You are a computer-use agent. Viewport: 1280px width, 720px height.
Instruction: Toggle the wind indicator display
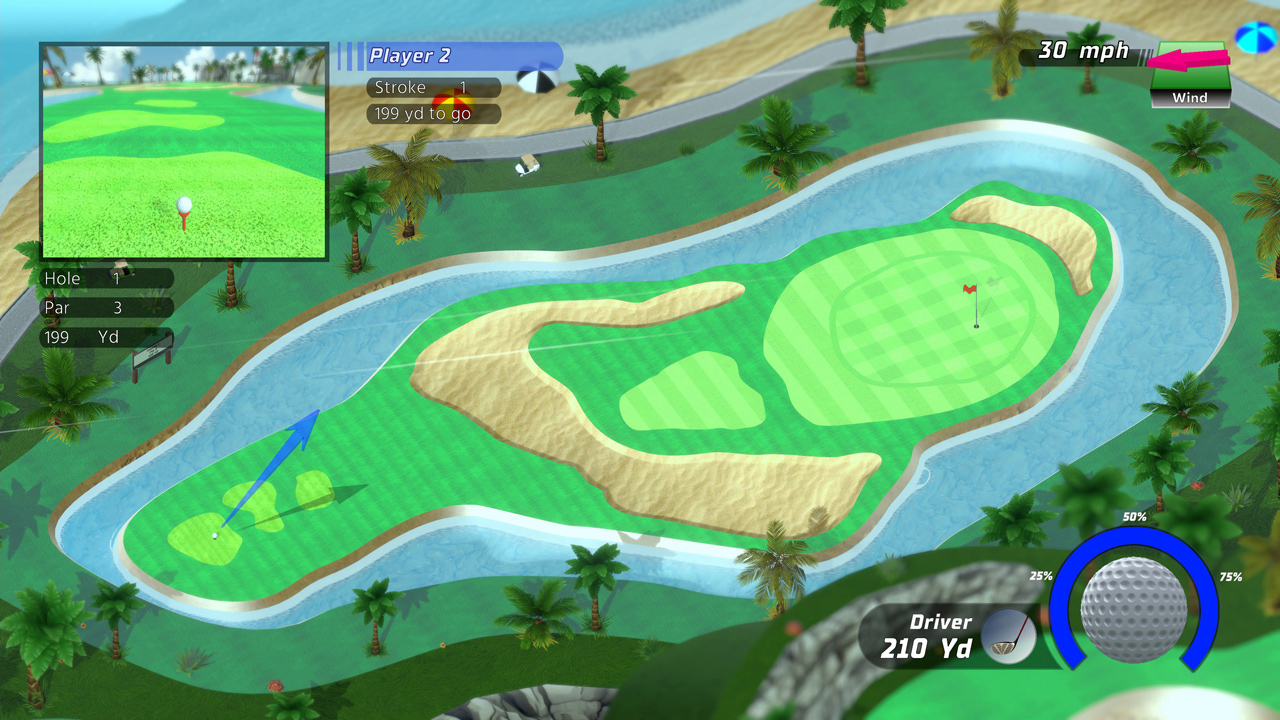tap(1190, 75)
